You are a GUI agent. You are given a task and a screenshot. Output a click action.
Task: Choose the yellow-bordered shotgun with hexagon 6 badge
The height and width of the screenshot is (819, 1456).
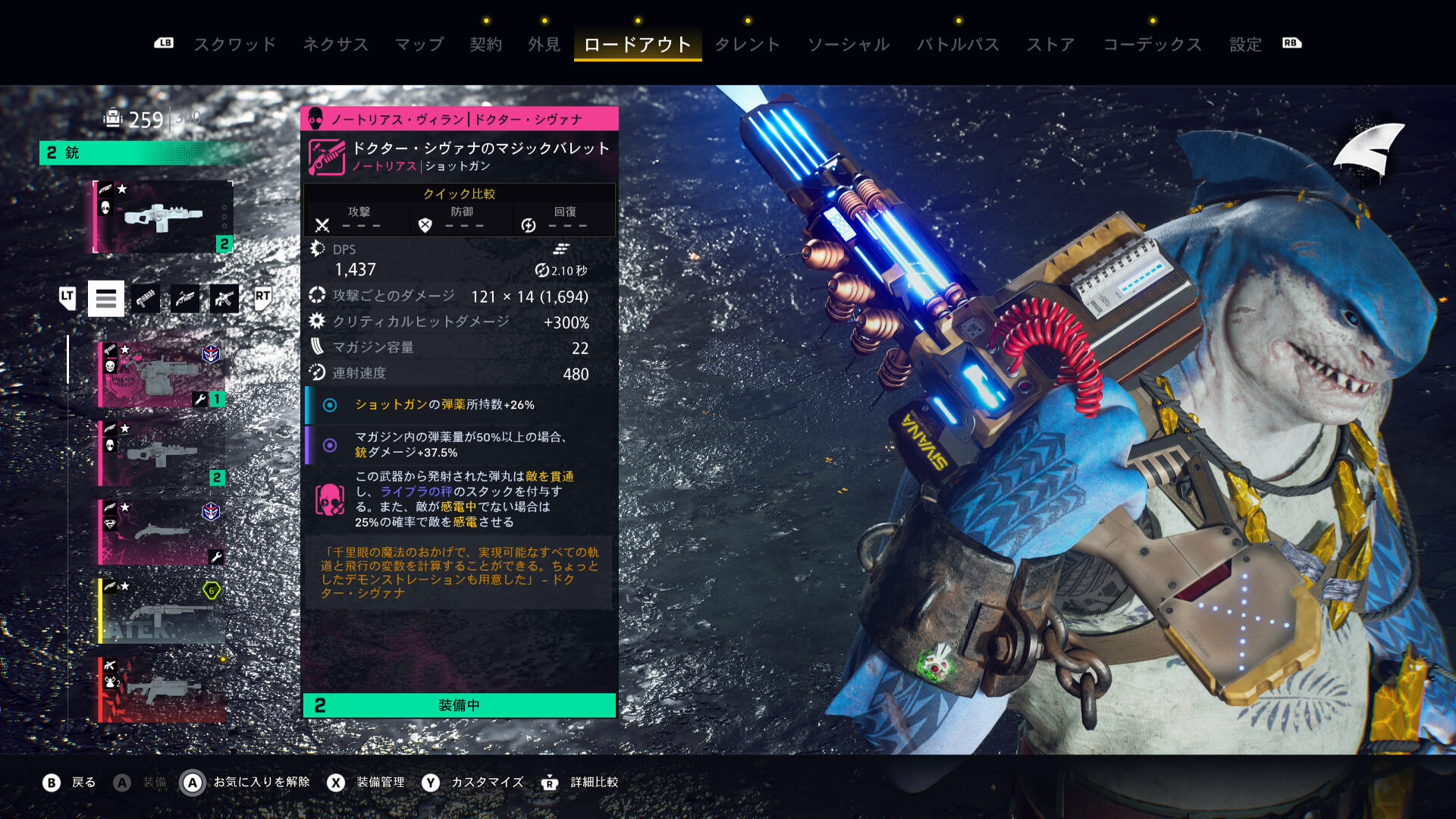(x=162, y=610)
